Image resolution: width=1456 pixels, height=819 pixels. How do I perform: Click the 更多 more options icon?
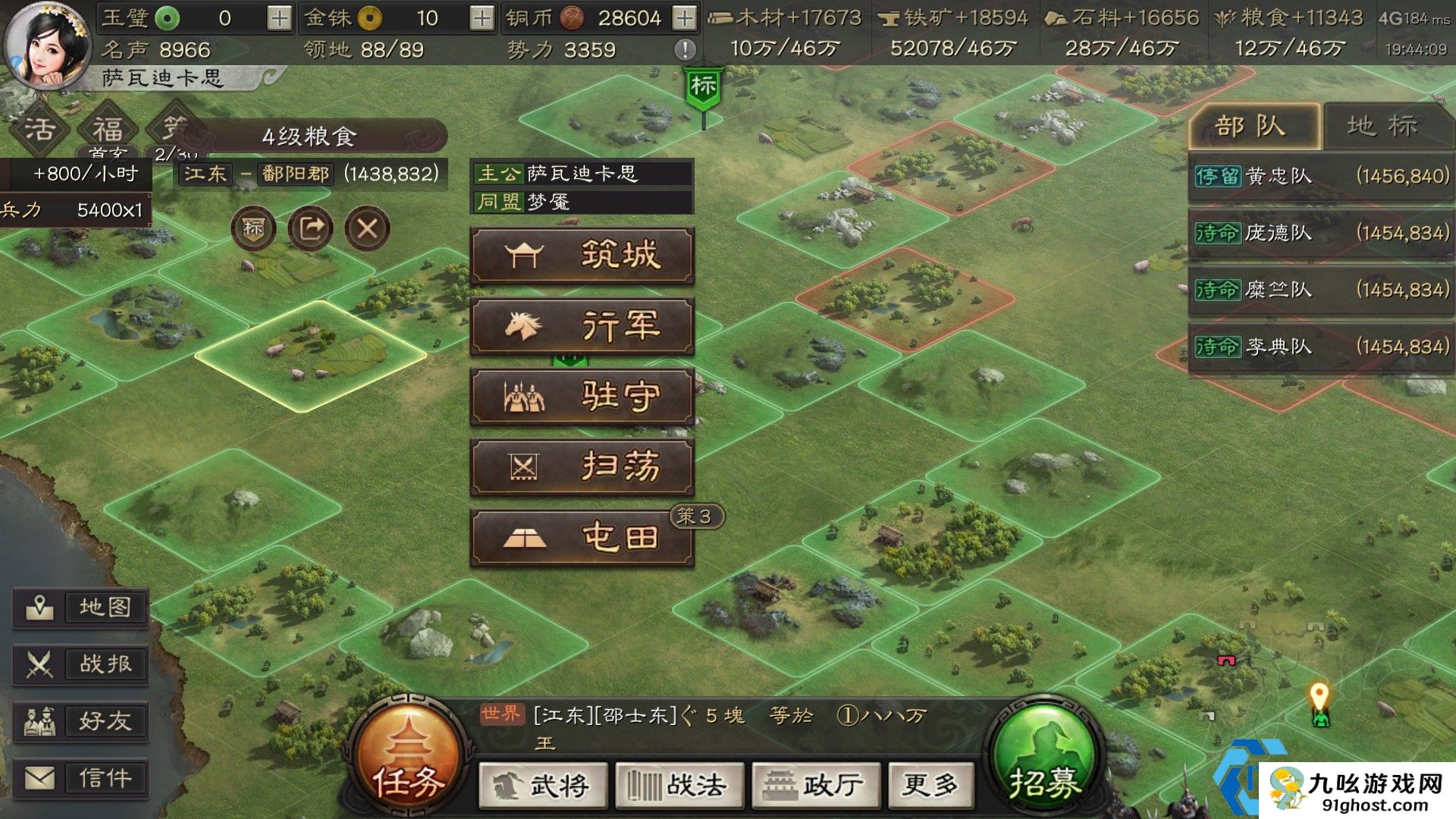tap(929, 786)
